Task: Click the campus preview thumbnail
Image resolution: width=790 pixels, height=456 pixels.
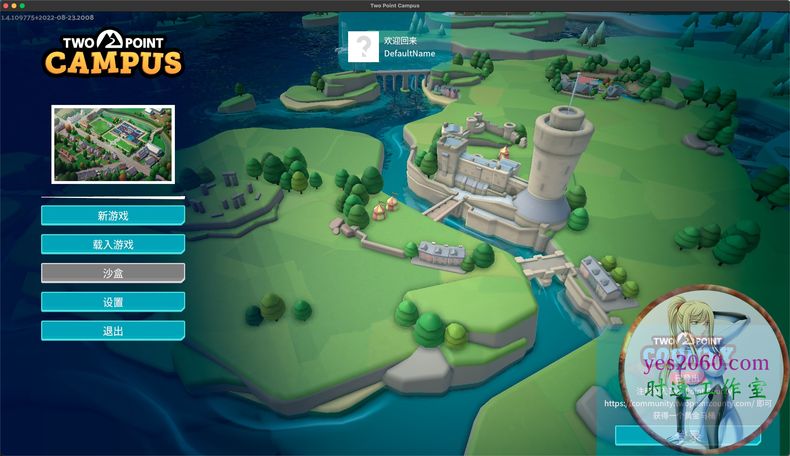Action: (113, 144)
